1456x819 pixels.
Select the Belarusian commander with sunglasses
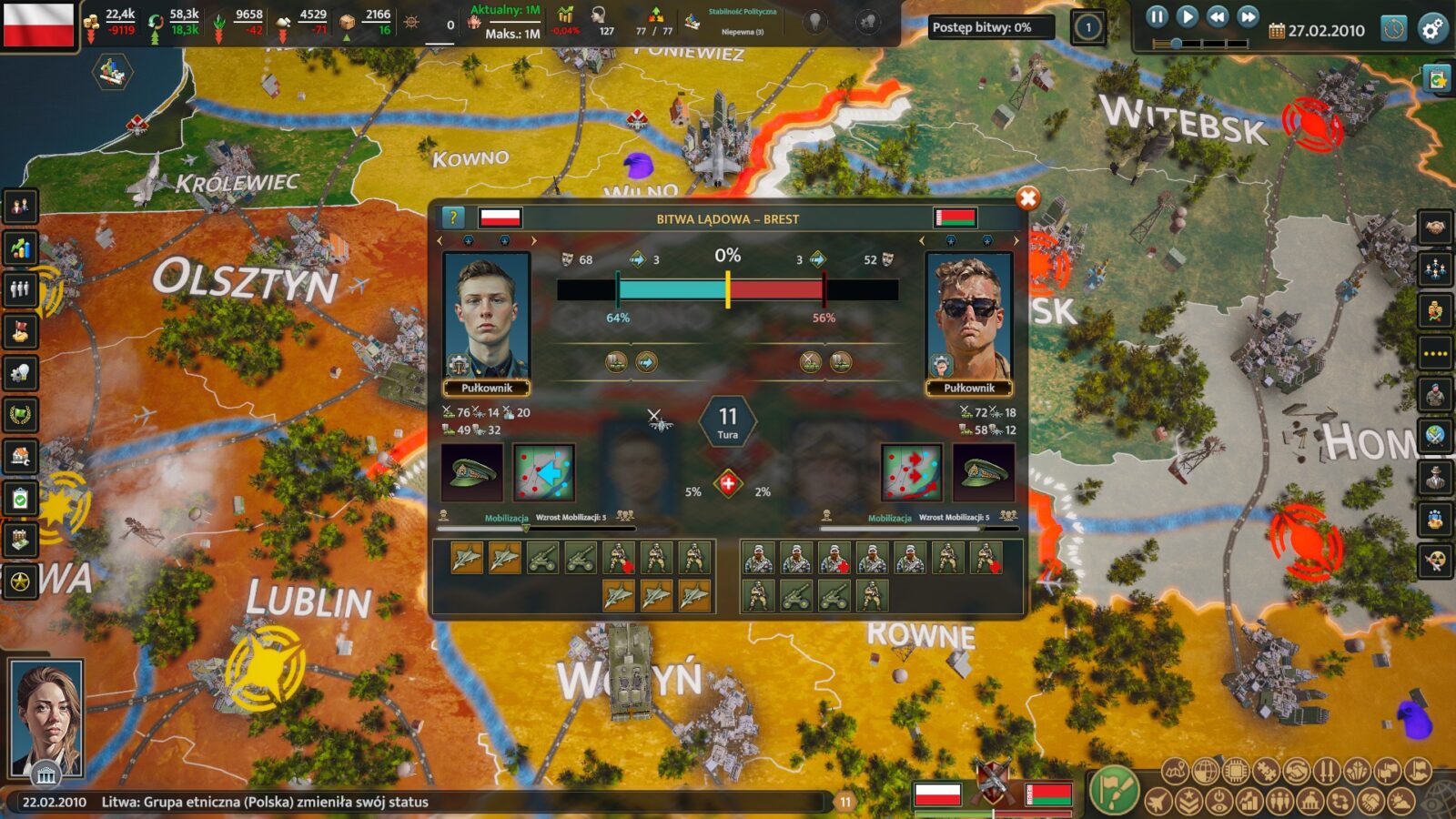click(968, 317)
